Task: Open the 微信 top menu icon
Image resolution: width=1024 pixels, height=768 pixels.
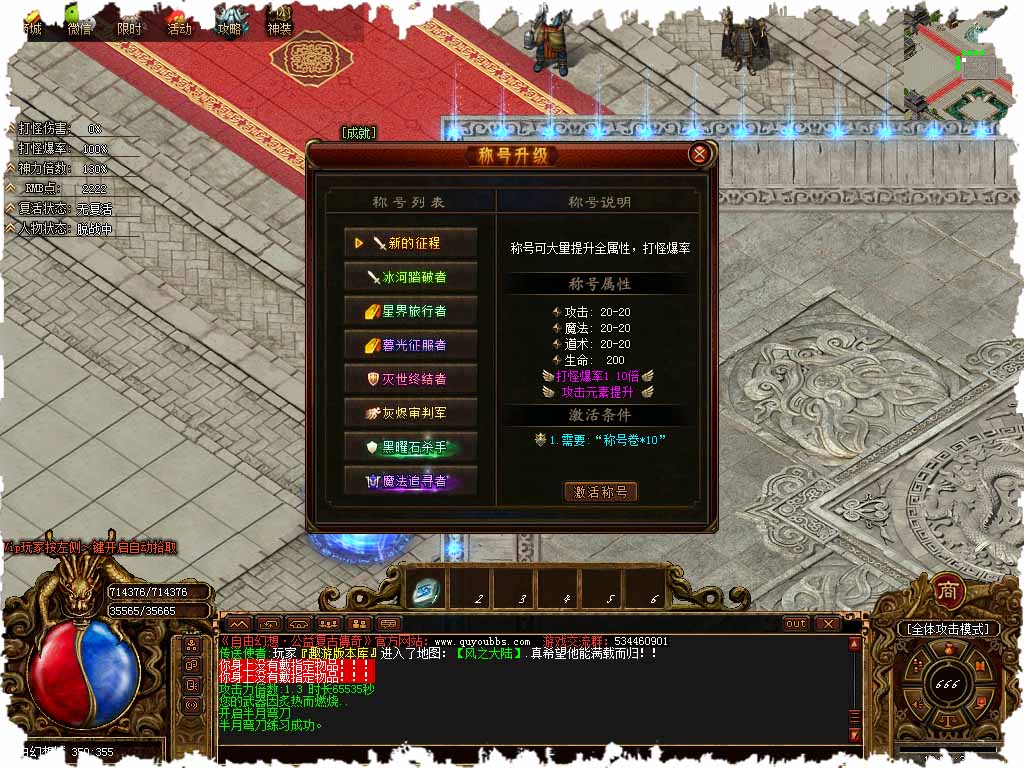Action: tap(80, 19)
